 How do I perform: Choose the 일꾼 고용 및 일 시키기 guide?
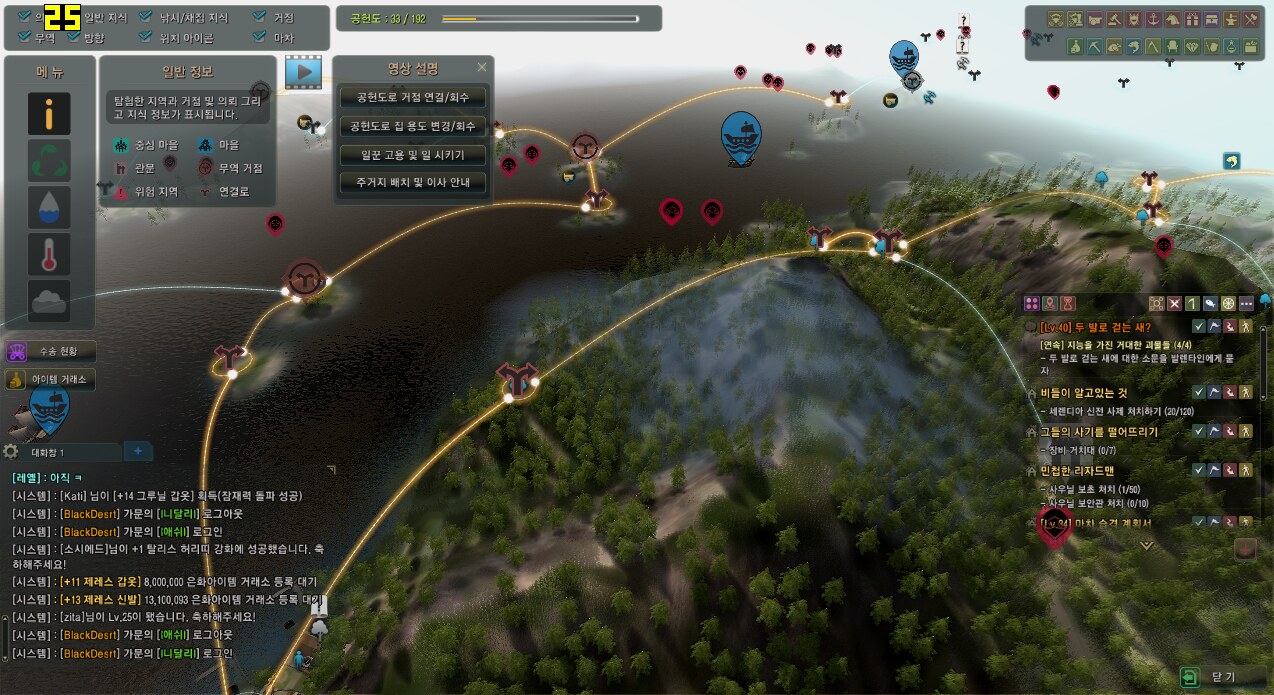[413, 155]
